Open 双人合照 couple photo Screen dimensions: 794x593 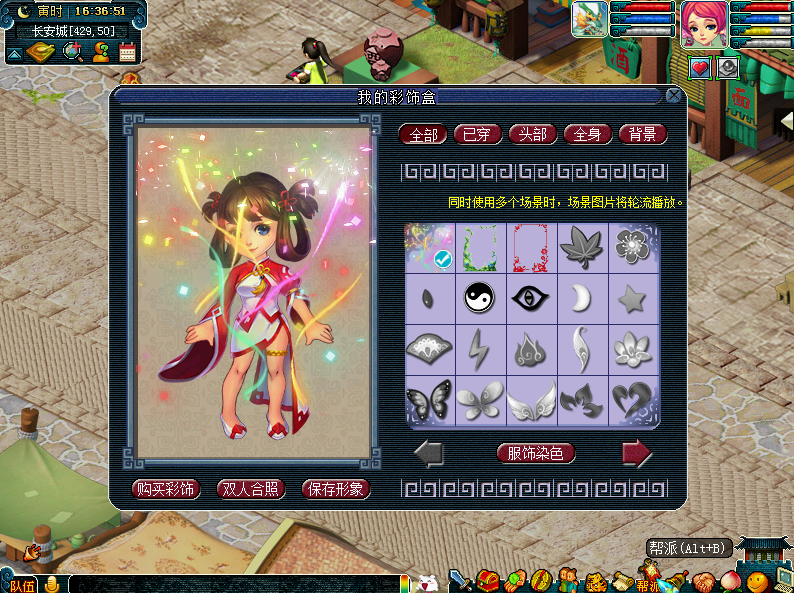252,489
